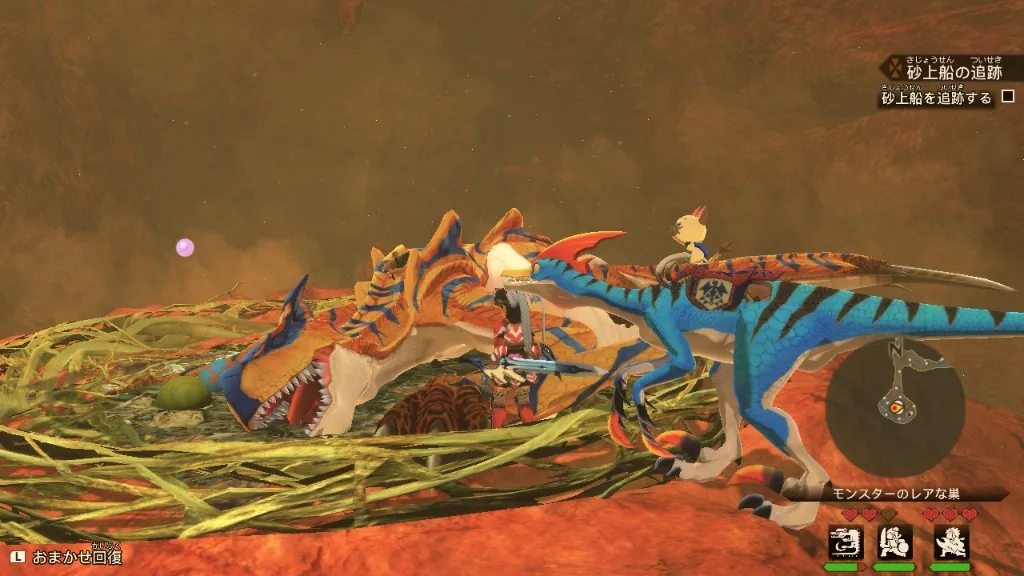Viewport: 1024px width, 576px height.
Task: Select the spiky-haired companion icon
Action: [950, 542]
